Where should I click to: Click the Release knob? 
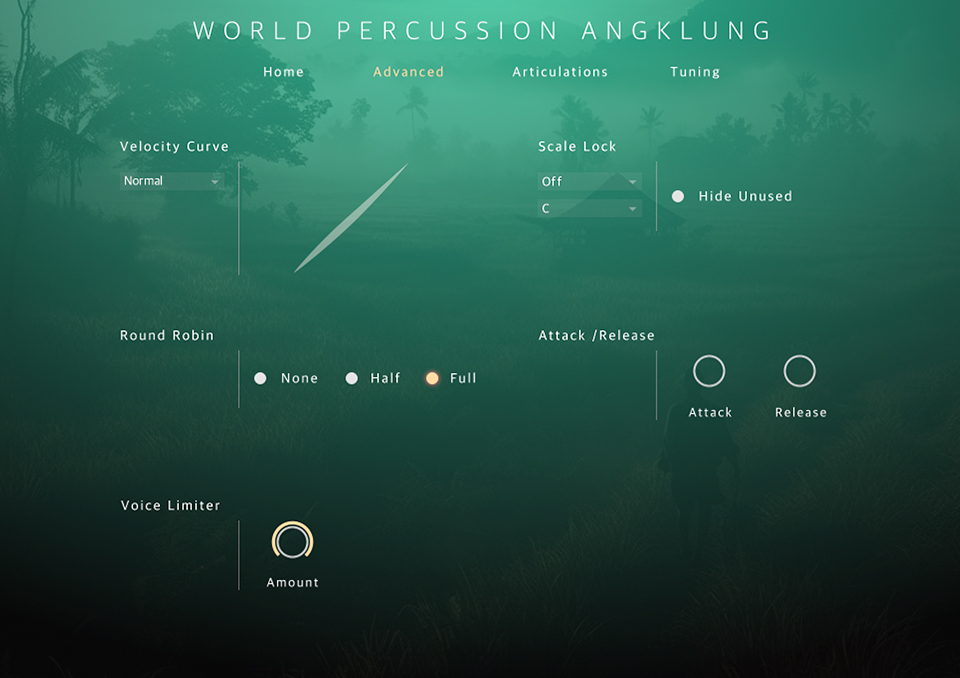(800, 371)
